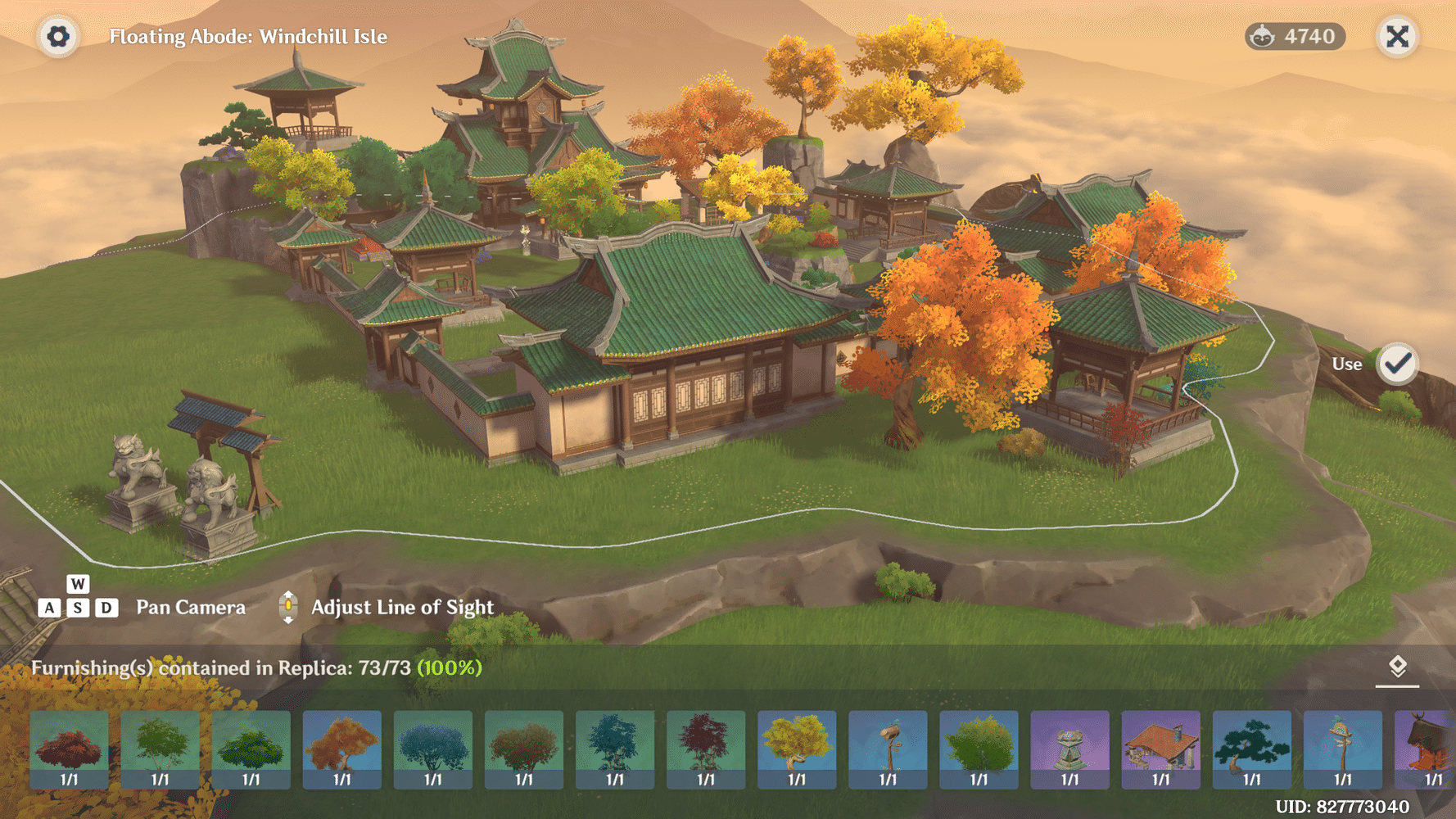The height and width of the screenshot is (819, 1456).
Task: Open the gear settings menu
Action: click(x=58, y=37)
